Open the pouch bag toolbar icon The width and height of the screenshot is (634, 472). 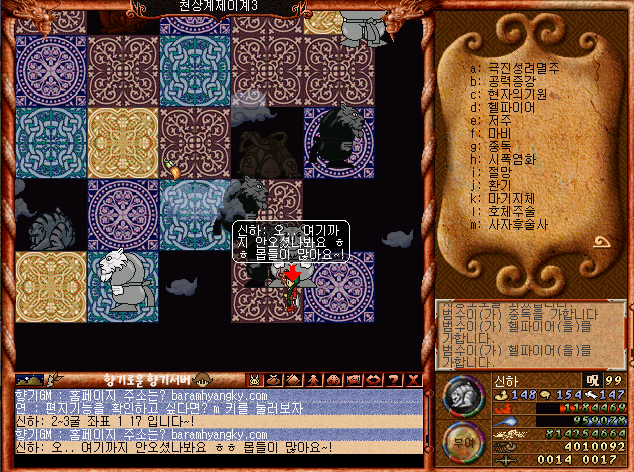pos(275,379)
